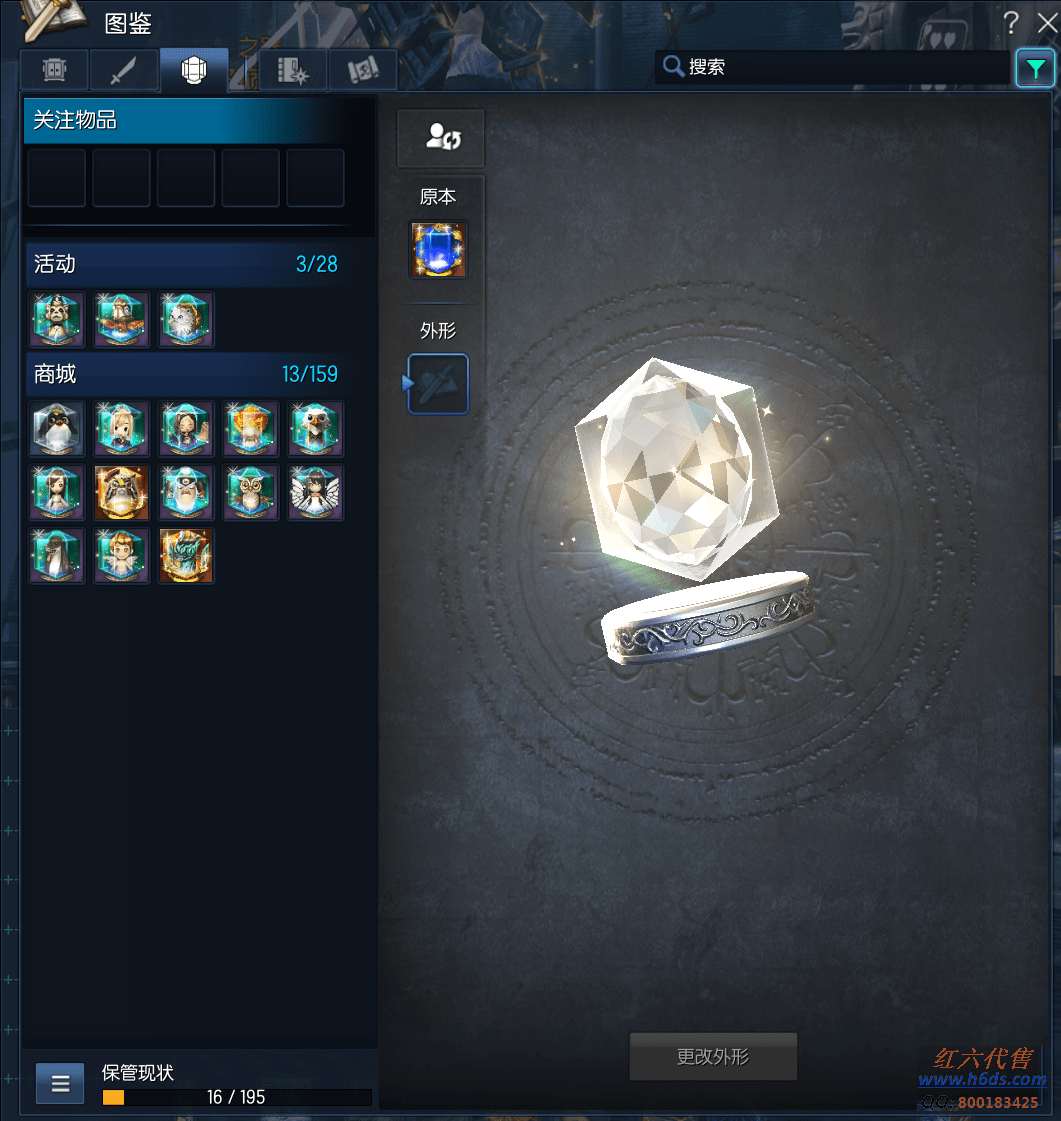Screen dimensions: 1061x1121
Task: Select the gem crystal tab
Action: point(193,71)
